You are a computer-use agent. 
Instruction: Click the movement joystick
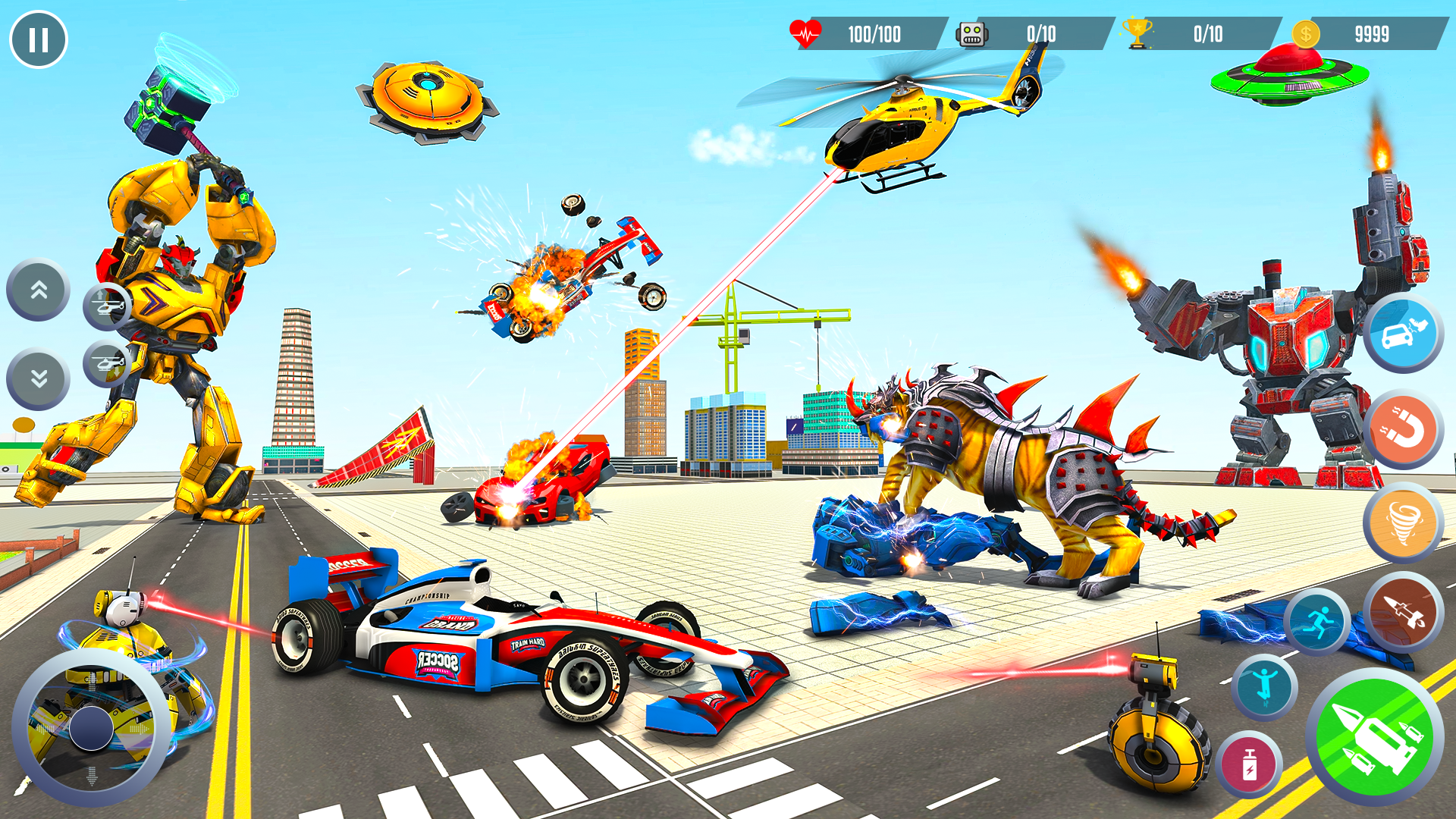[x=92, y=728]
